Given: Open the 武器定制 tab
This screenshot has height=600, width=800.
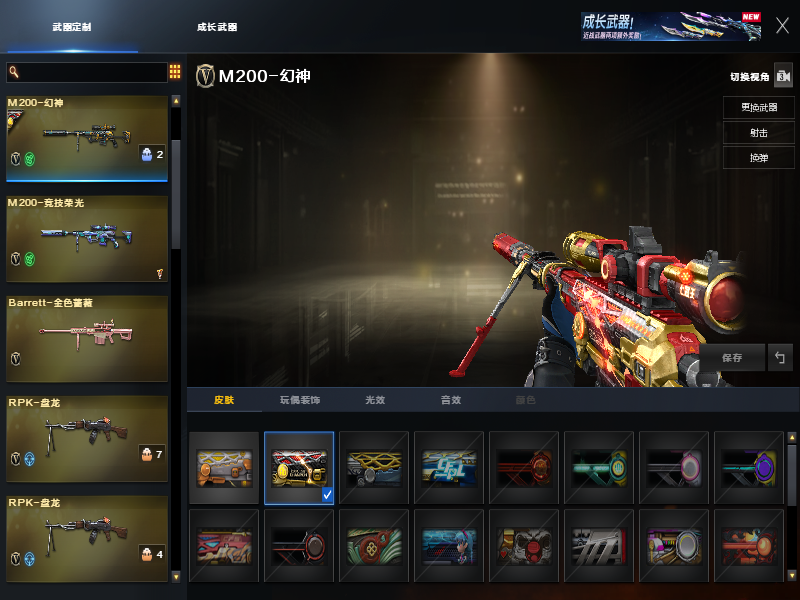Looking at the screenshot, I should pos(72,27).
